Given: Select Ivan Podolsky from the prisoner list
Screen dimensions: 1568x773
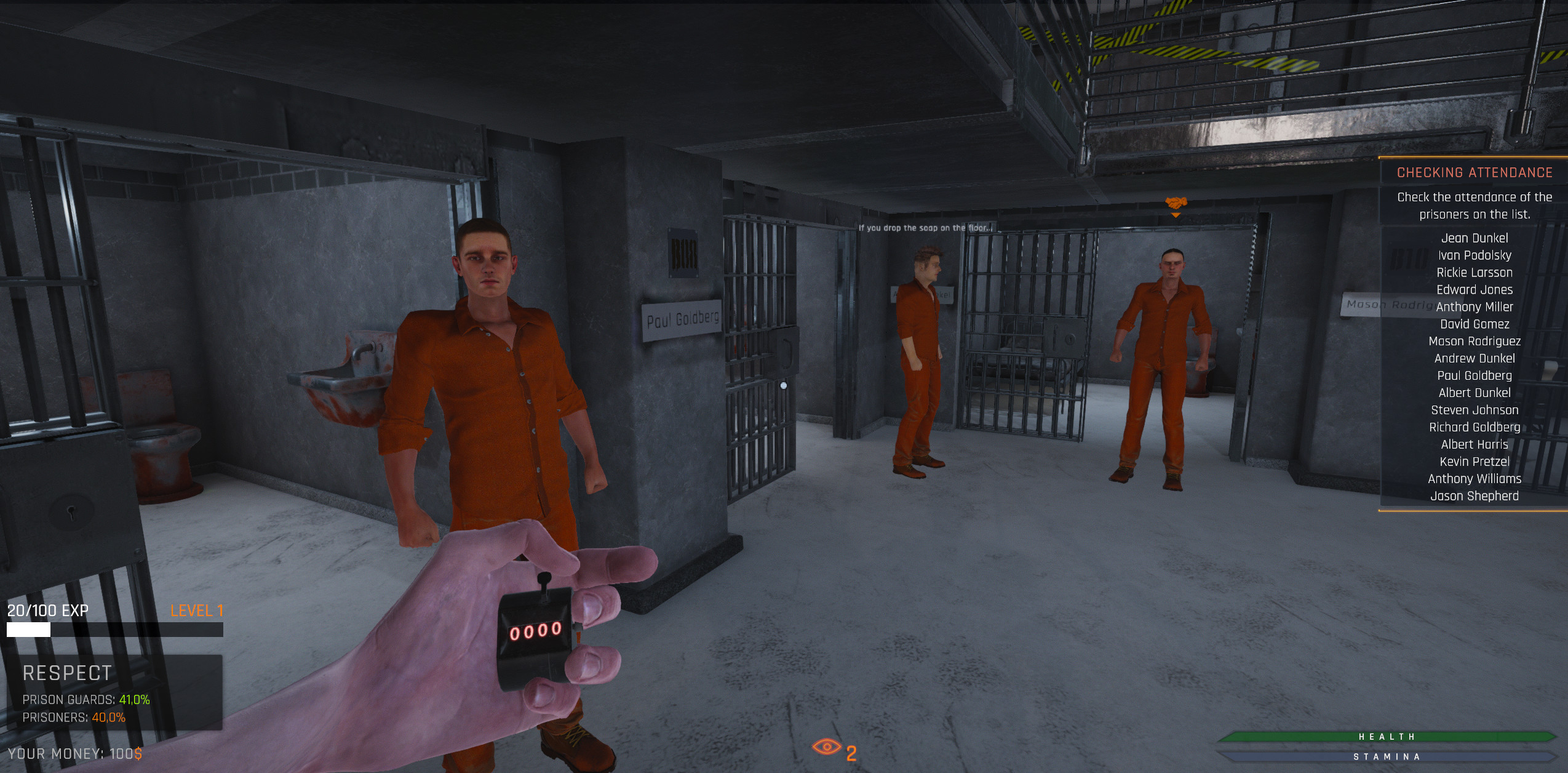Looking at the screenshot, I should tap(1474, 255).
